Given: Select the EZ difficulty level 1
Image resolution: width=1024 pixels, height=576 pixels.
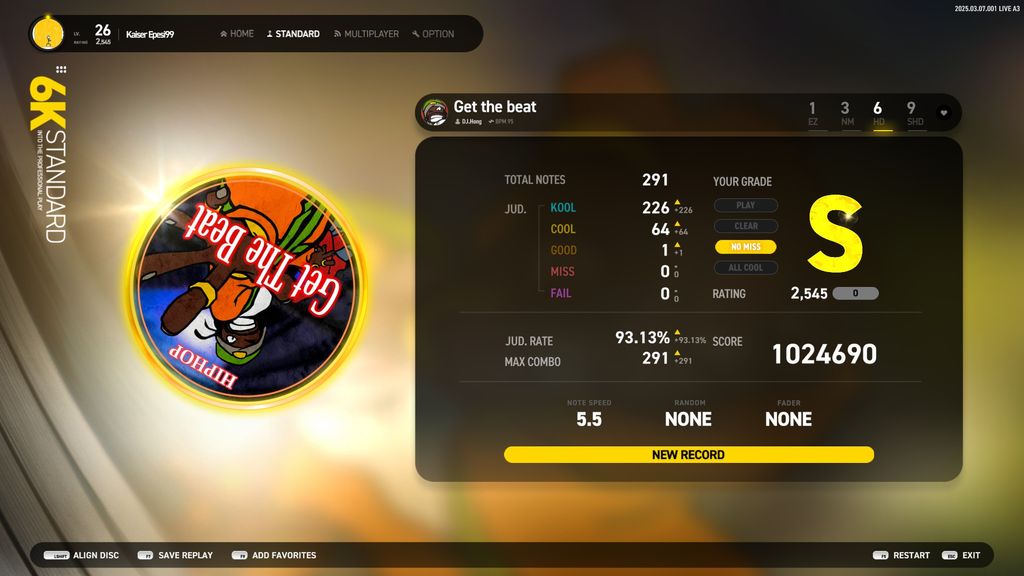Looking at the screenshot, I should (x=812, y=113).
